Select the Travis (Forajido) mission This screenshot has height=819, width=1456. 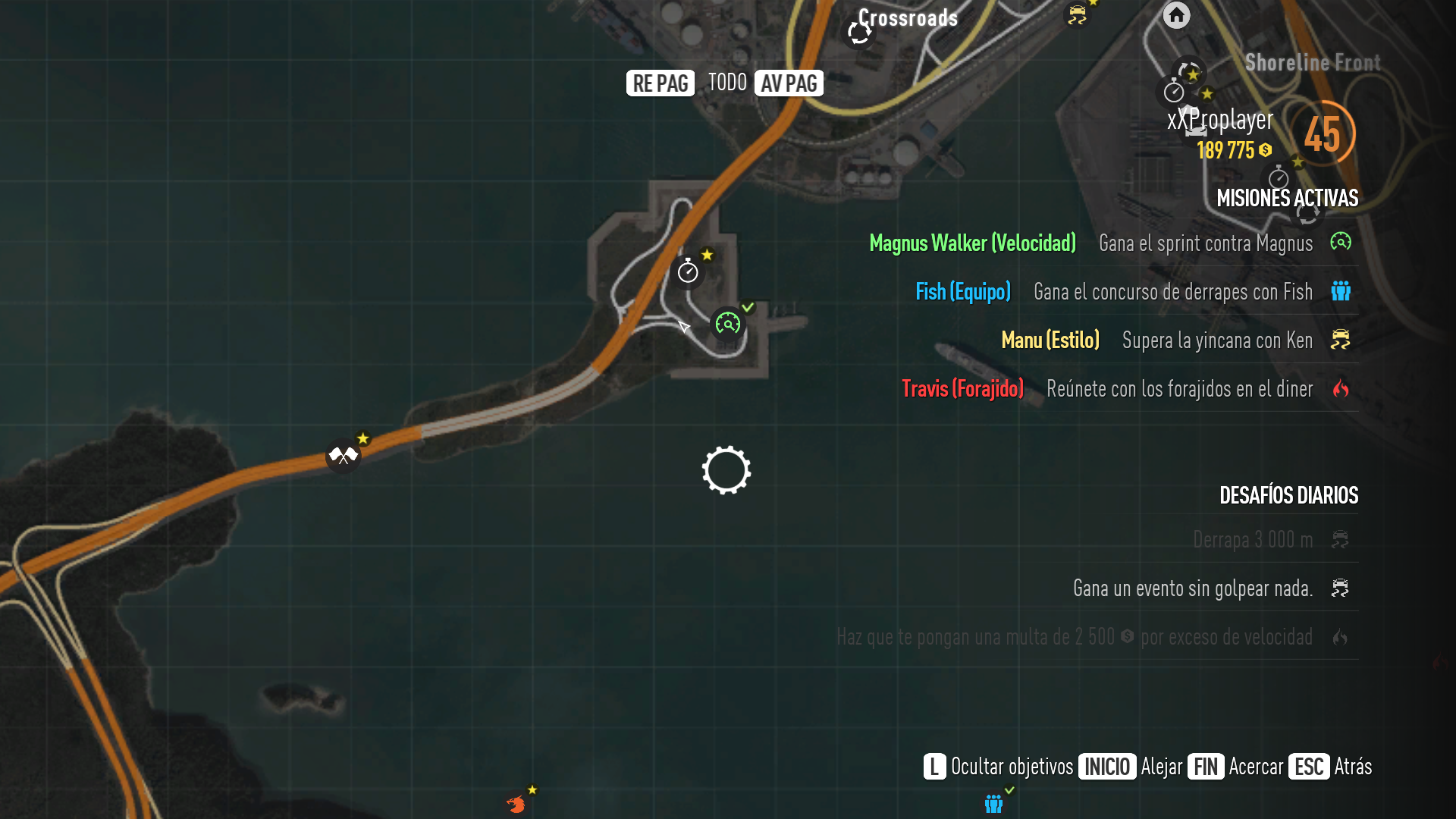click(962, 388)
